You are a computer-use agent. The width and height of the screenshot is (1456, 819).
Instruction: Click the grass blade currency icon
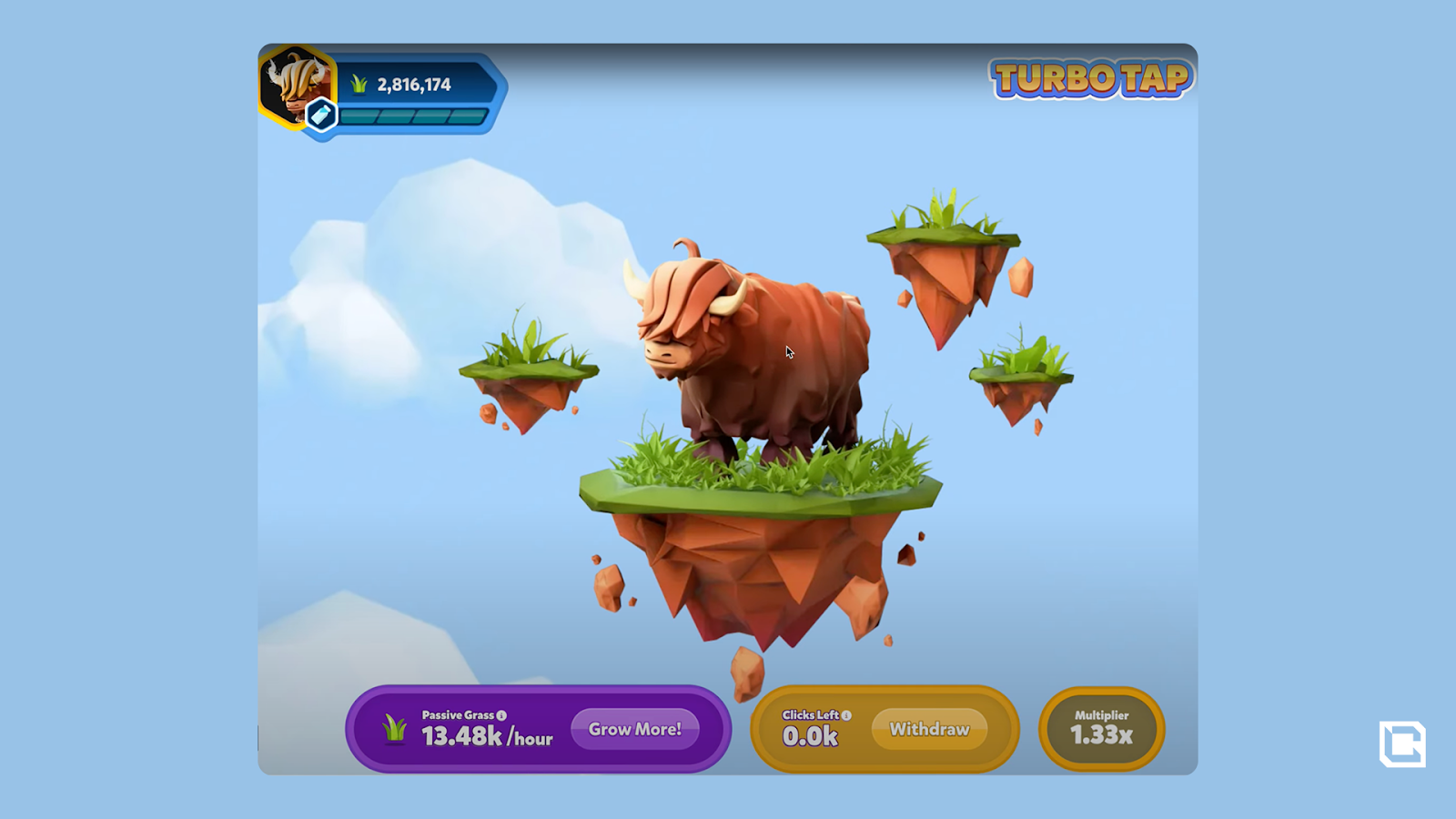(359, 83)
